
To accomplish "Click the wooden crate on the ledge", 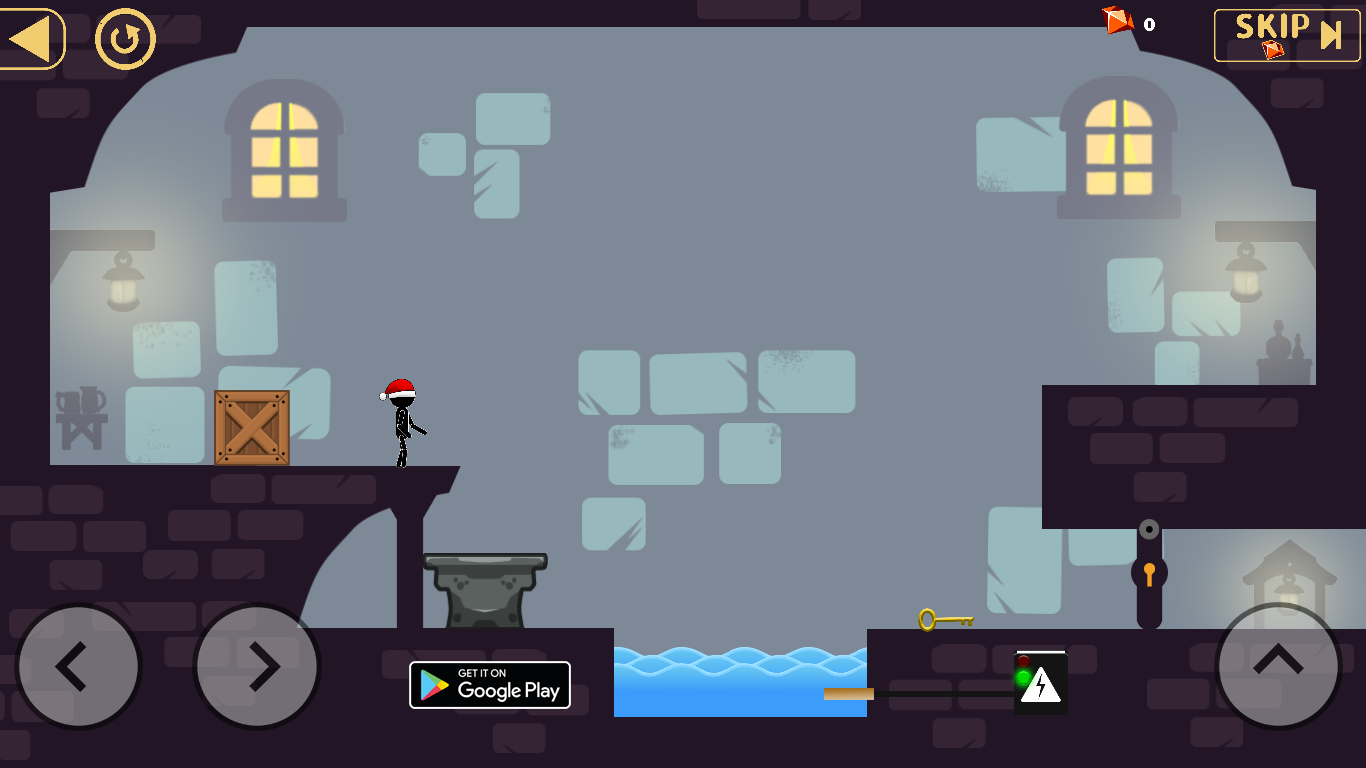I will (x=250, y=428).
